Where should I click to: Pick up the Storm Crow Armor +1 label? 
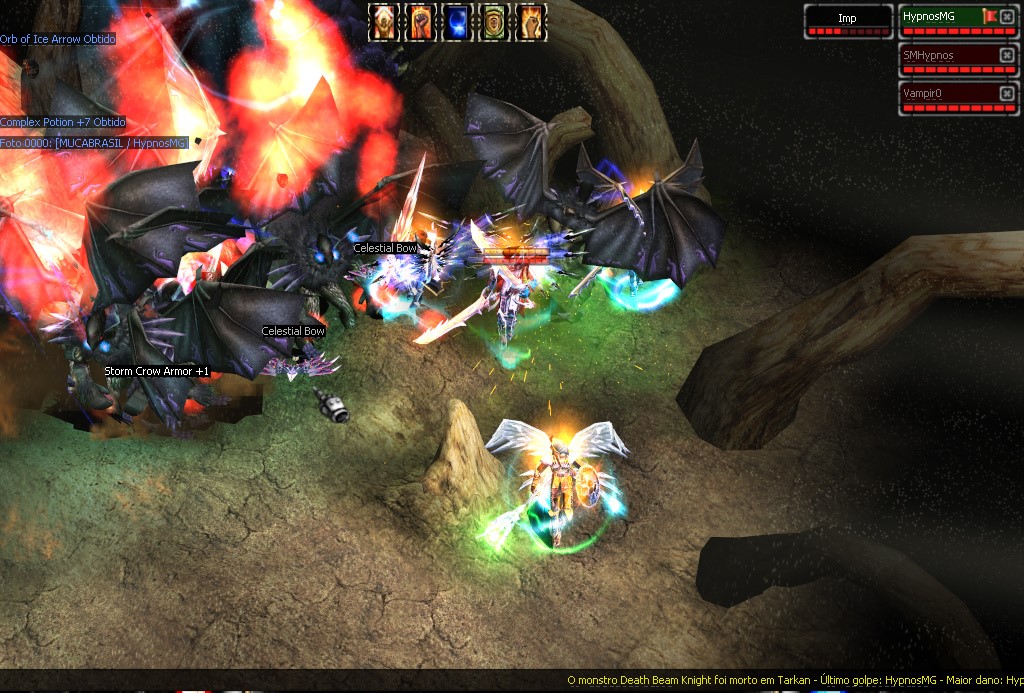pos(157,372)
